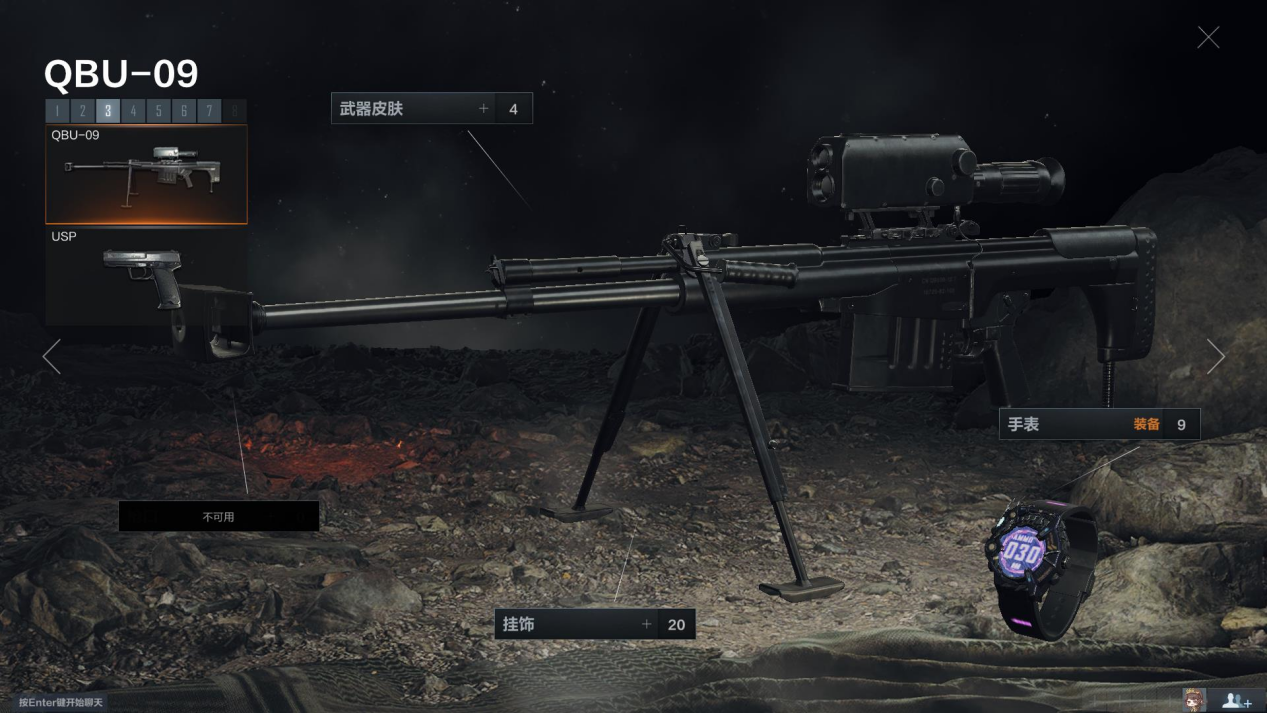Image resolution: width=1267 pixels, height=713 pixels.
Task: Choose loadout tab 6
Action: (184, 111)
